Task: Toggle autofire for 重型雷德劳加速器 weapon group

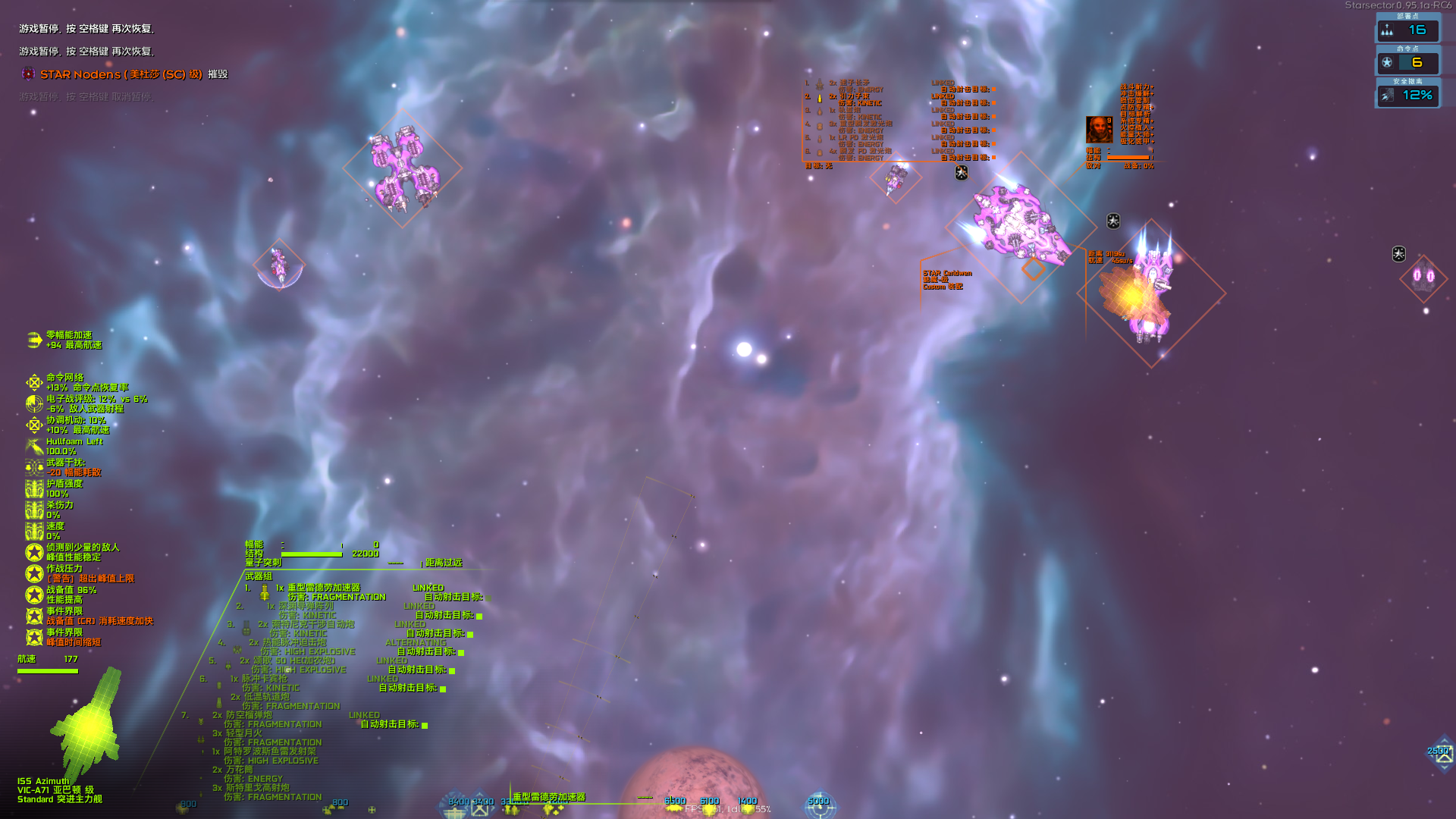Action: pos(488,598)
